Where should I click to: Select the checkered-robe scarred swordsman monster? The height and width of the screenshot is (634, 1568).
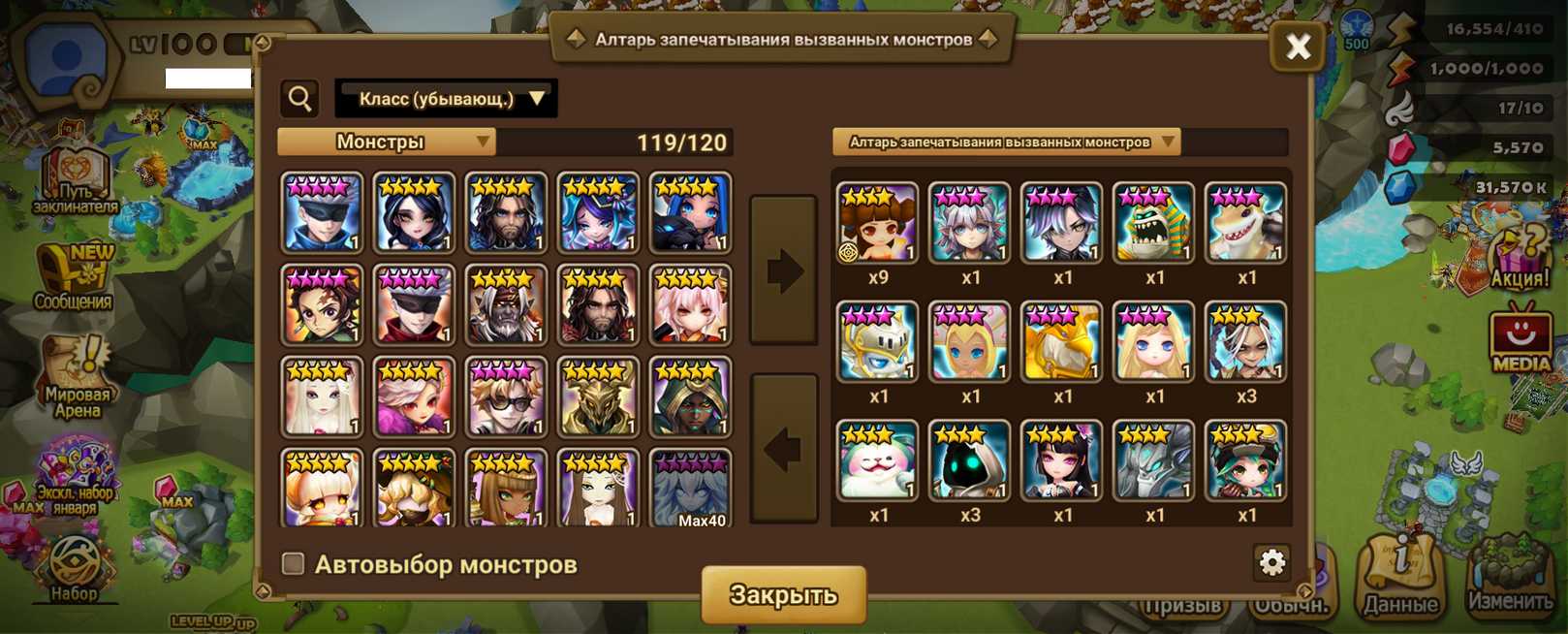322,305
